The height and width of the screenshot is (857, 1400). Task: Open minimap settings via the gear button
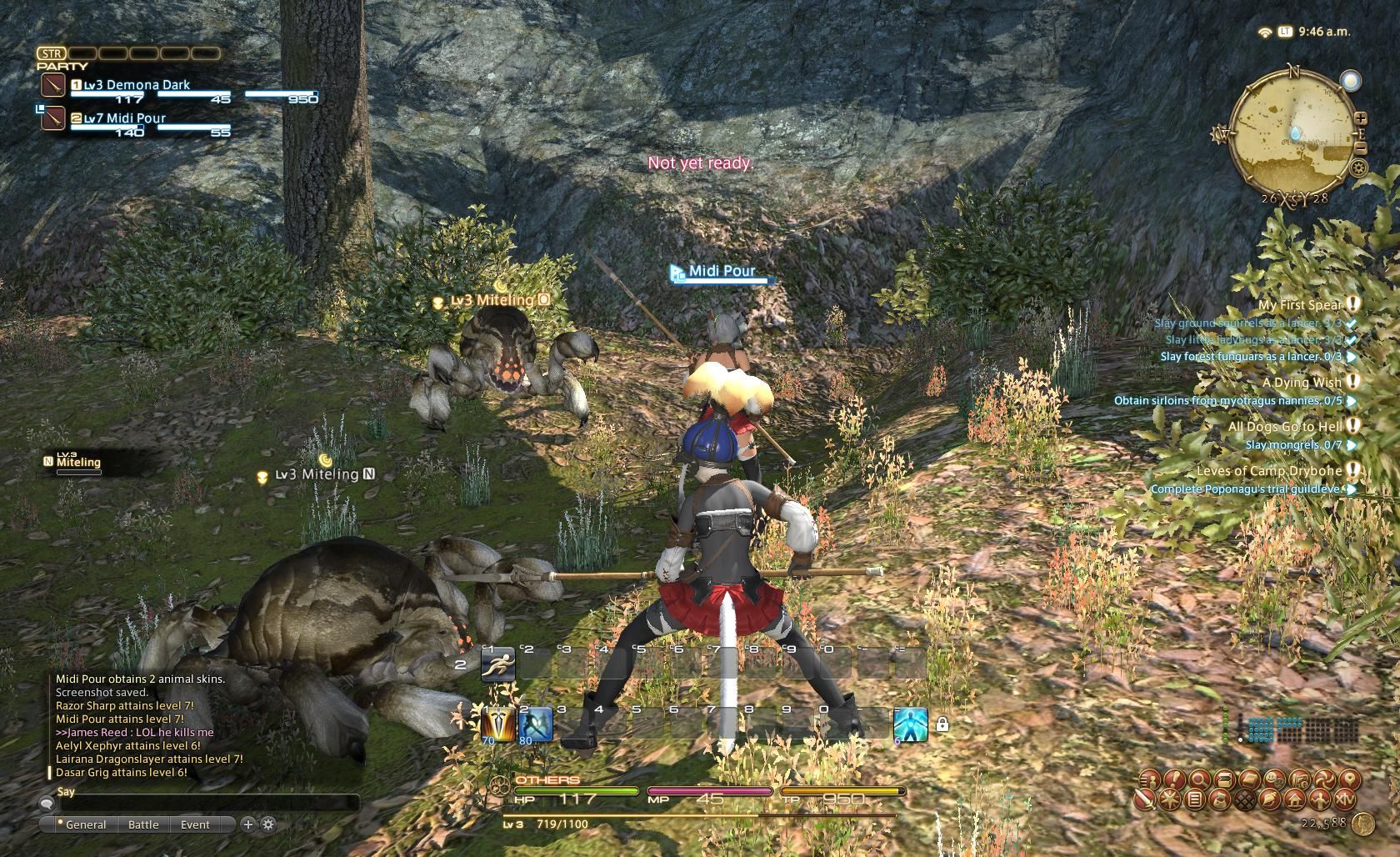[1359, 168]
